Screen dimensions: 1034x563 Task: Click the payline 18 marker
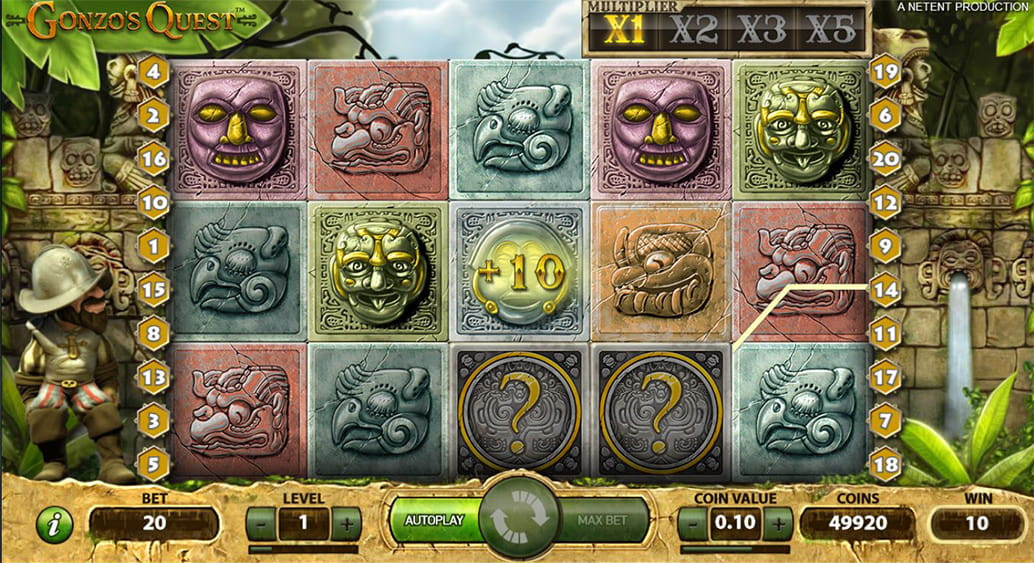(x=886, y=464)
